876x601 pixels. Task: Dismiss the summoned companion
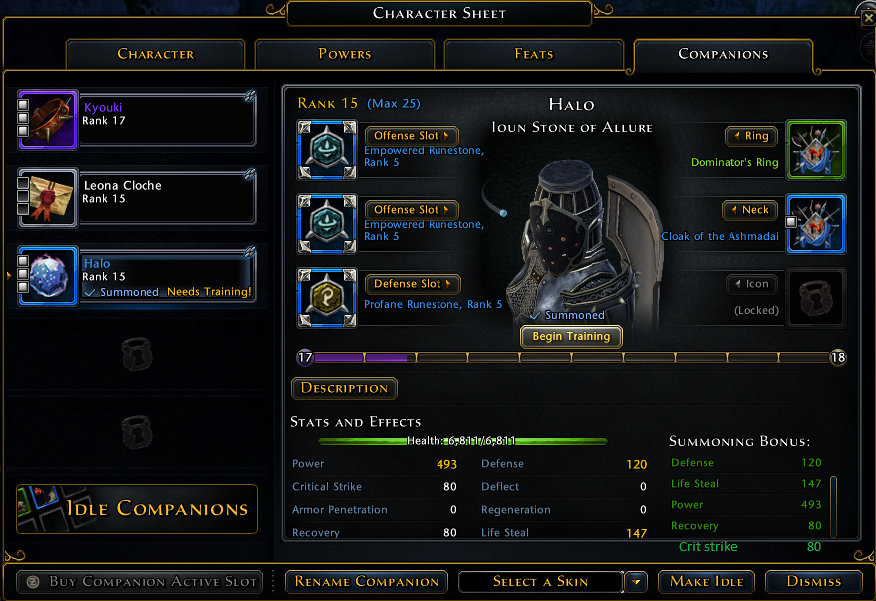[x=814, y=581]
